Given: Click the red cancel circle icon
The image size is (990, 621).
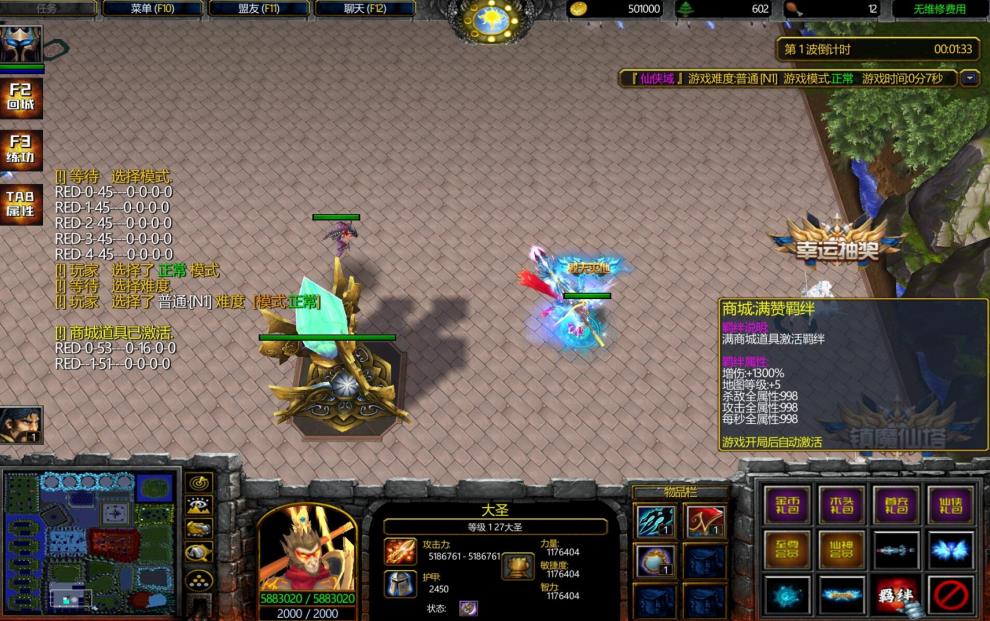Looking at the screenshot, I should coord(951,594).
